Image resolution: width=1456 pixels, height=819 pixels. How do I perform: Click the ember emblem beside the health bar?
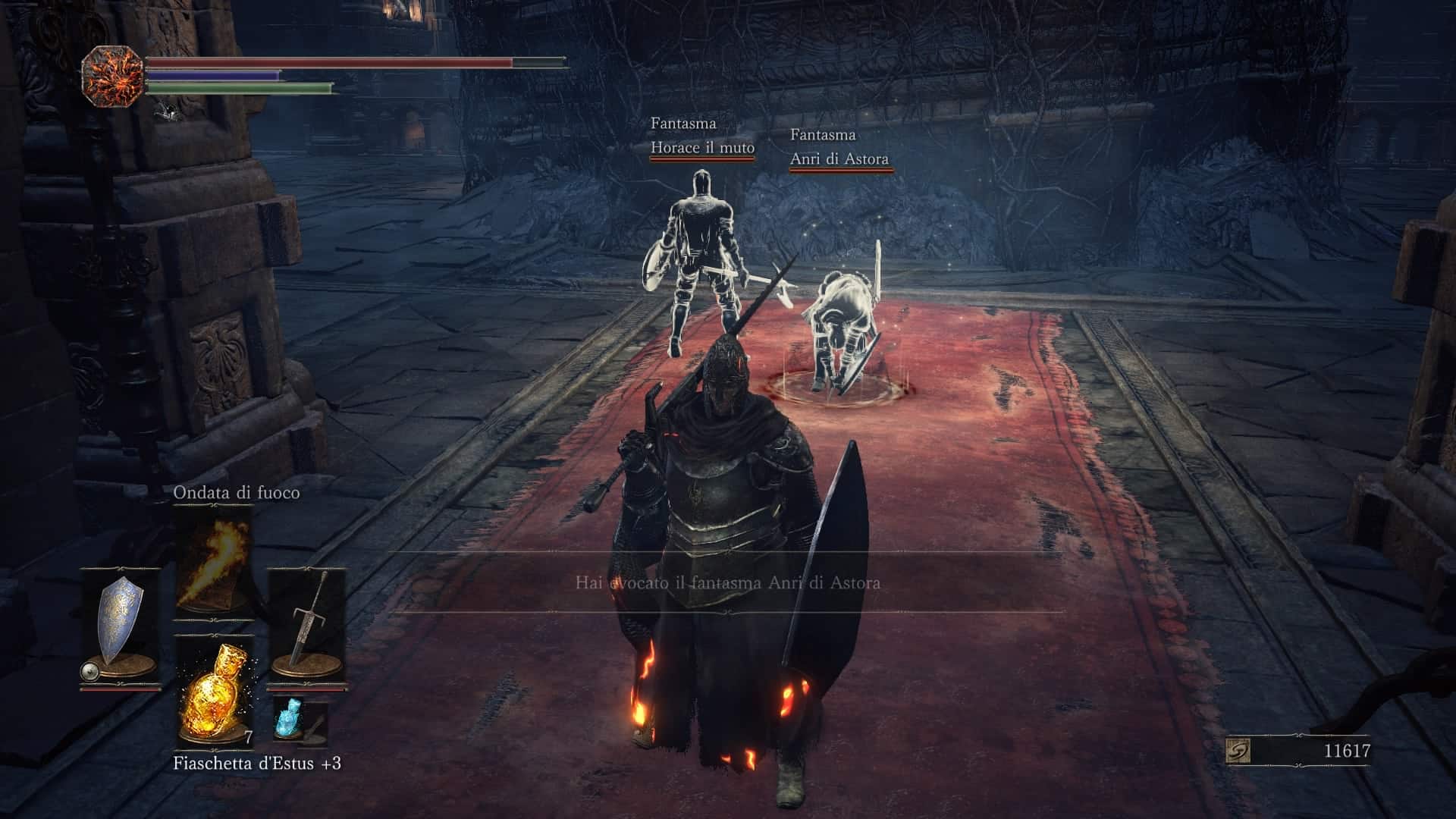tap(112, 76)
